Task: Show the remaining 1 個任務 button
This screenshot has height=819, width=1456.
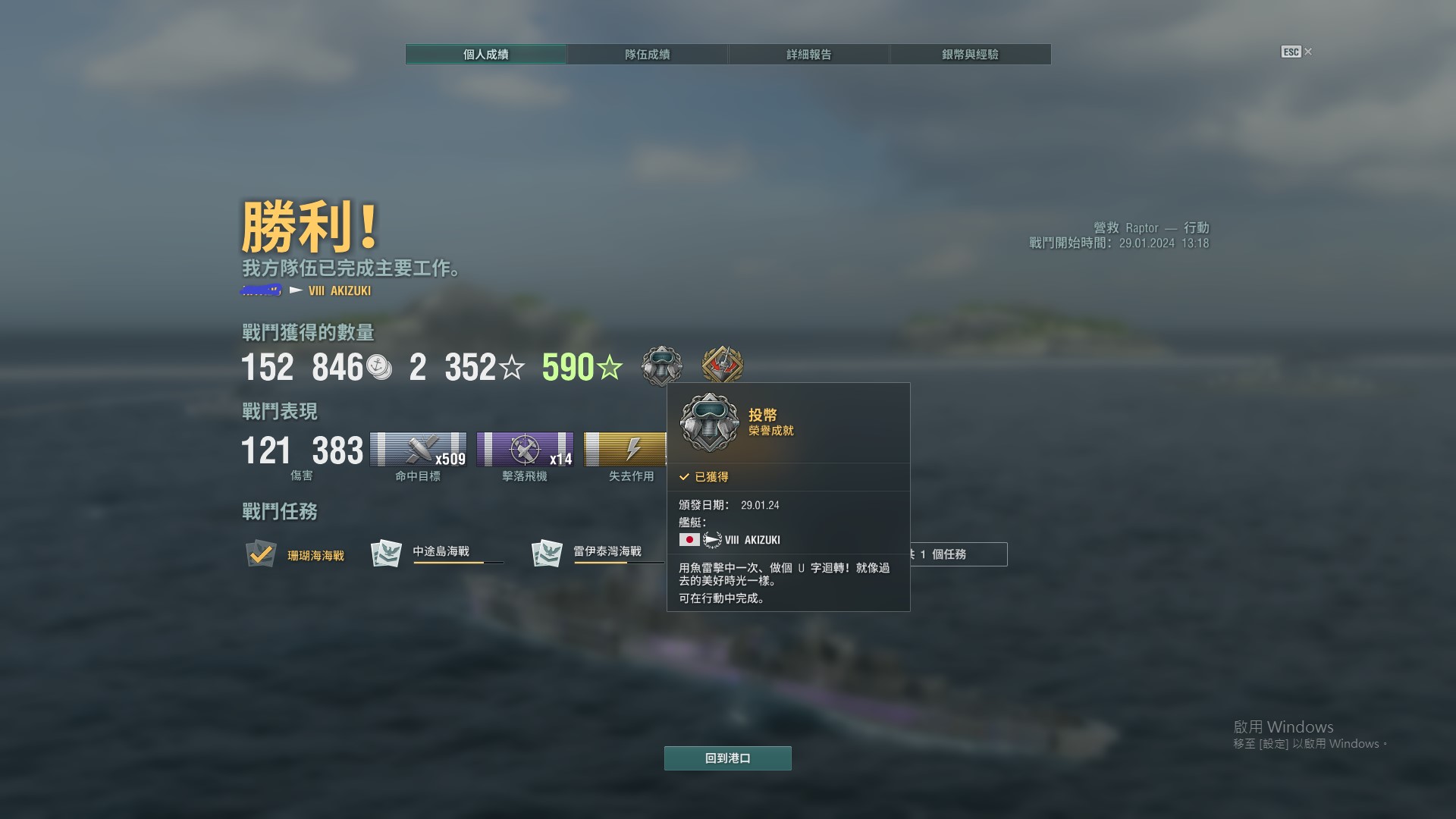Action: click(x=959, y=554)
